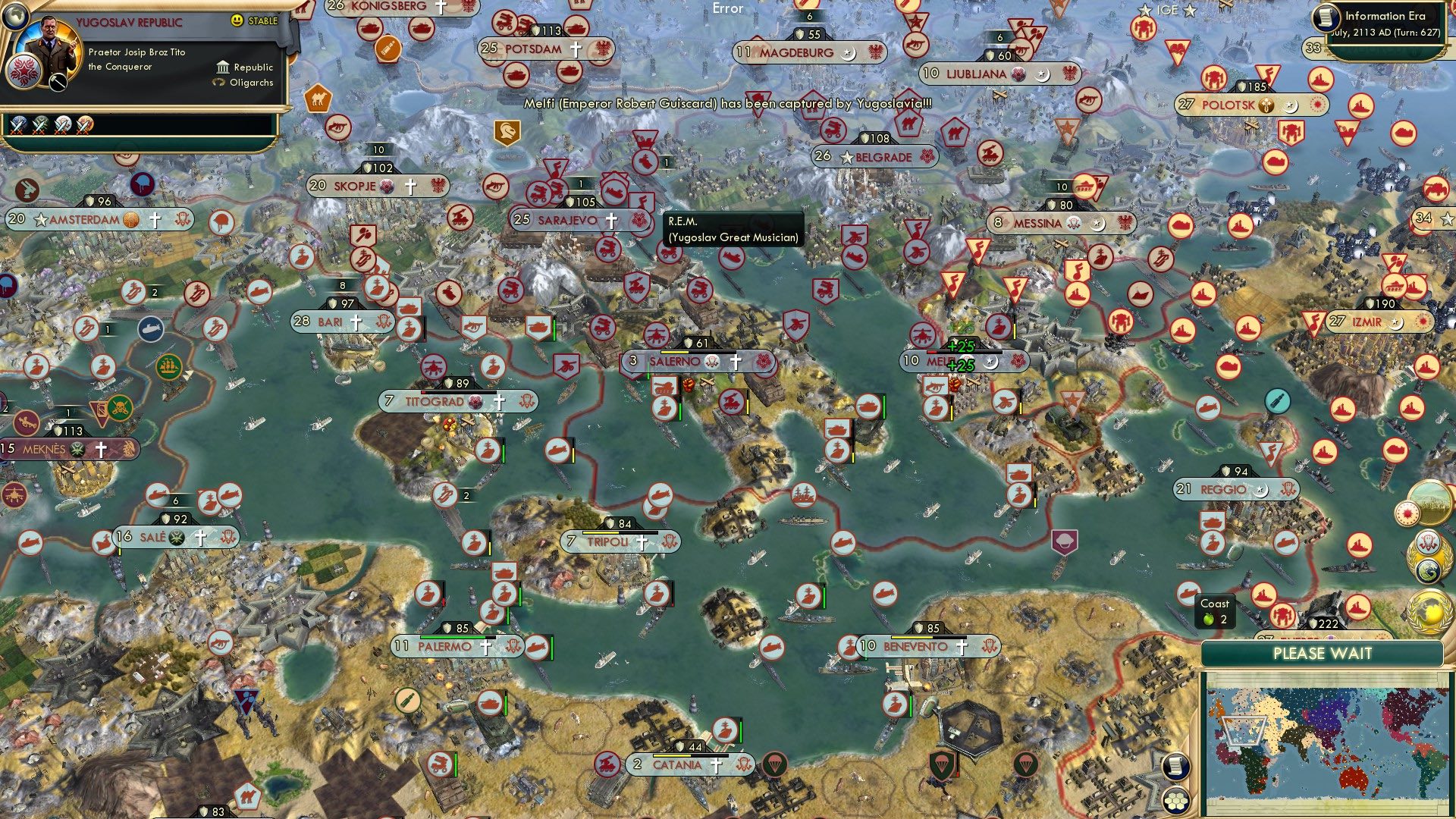Click the first crossed-swords war indicator
Image resolution: width=1456 pixels, height=819 pixels.
click(17, 126)
